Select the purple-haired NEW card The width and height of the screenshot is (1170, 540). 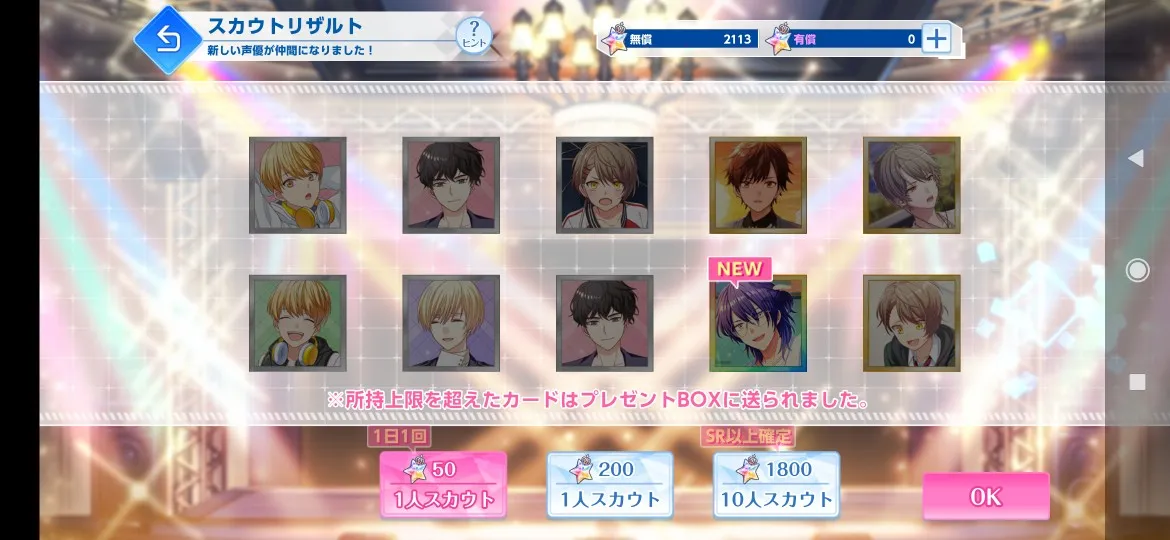point(758,323)
